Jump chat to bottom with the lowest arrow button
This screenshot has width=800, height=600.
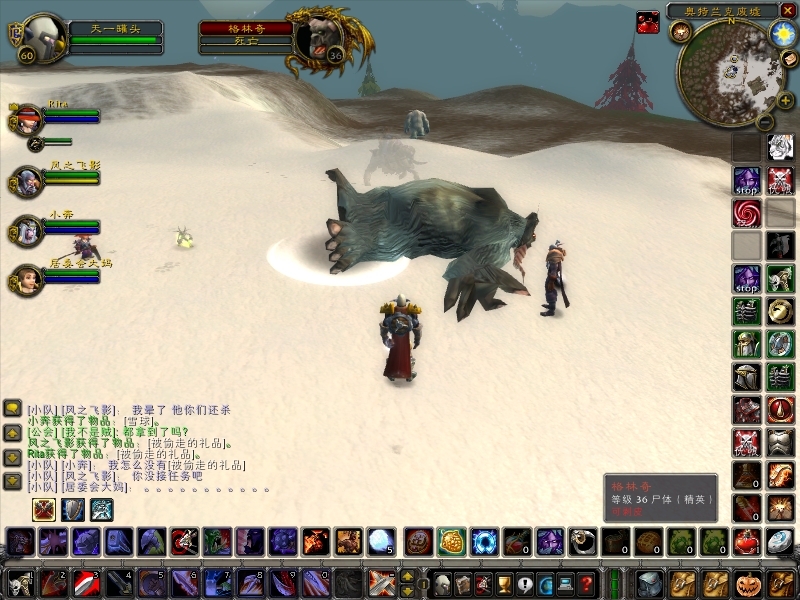[12, 481]
